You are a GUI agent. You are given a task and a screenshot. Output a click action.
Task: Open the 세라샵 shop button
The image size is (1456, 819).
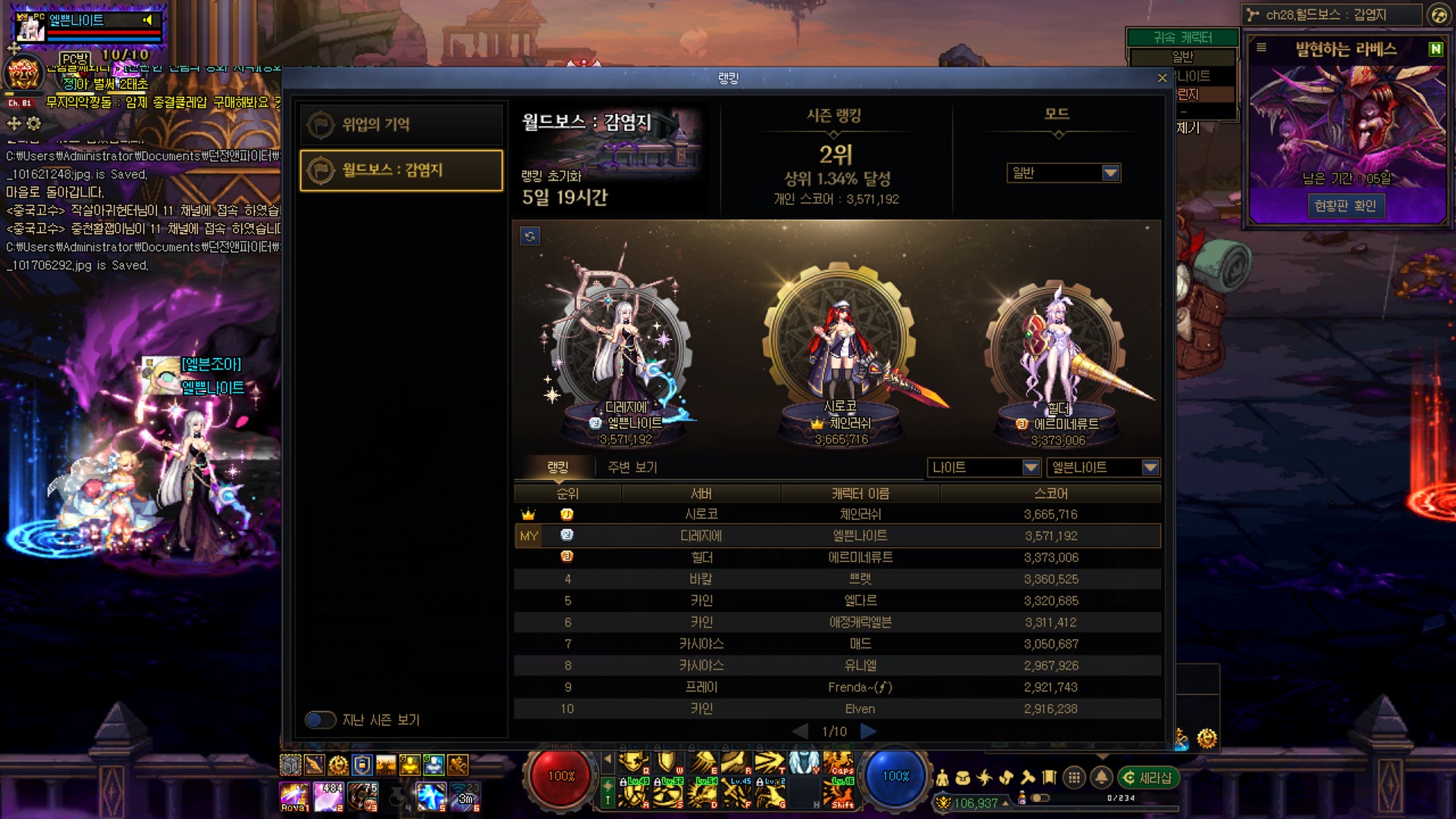point(1148,777)
